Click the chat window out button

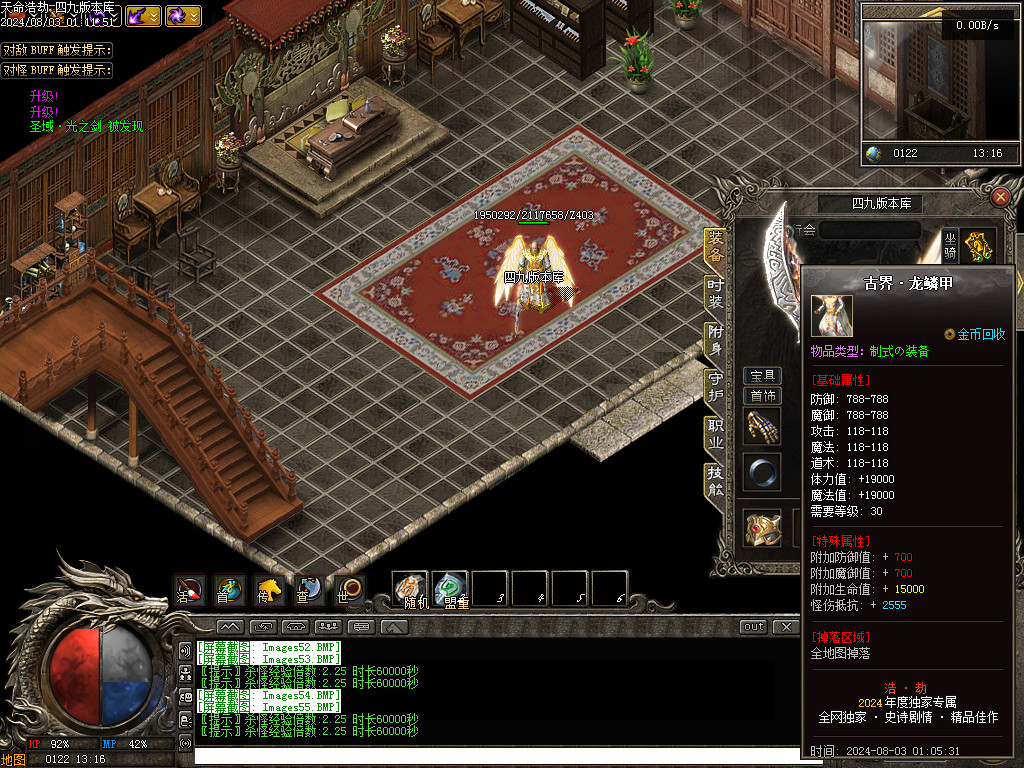(x=754, y=627)
